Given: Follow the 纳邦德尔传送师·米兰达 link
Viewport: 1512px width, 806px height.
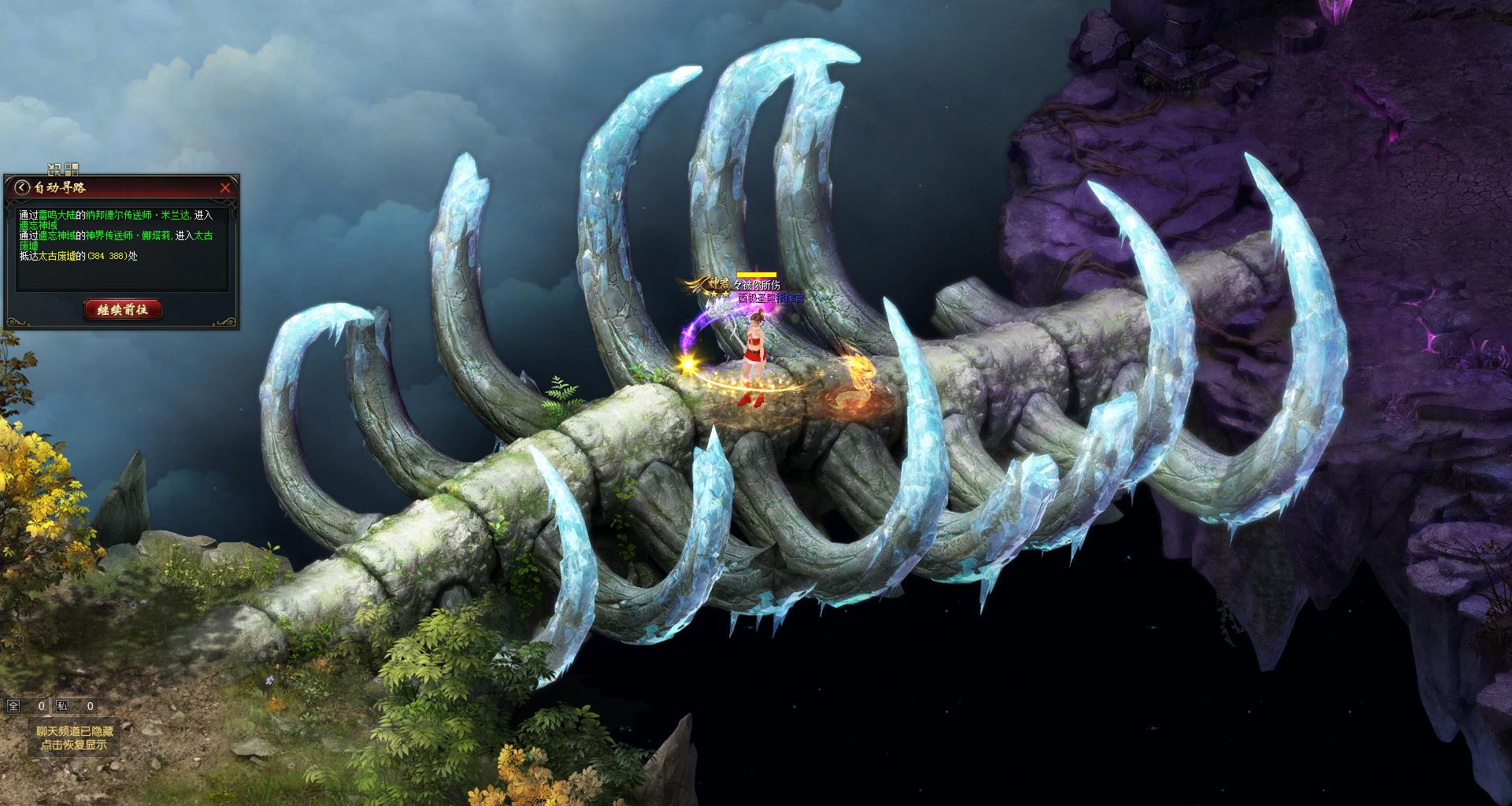Looking at the screenshot, I should (x=138, y=215).
